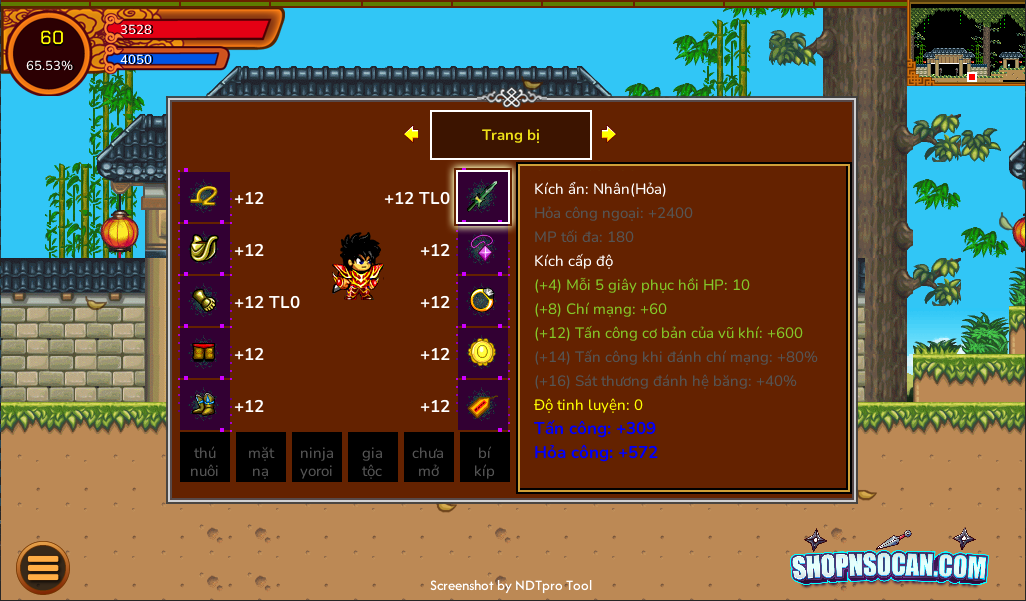Select the golden armor robe slot

(x=205, y=250)
